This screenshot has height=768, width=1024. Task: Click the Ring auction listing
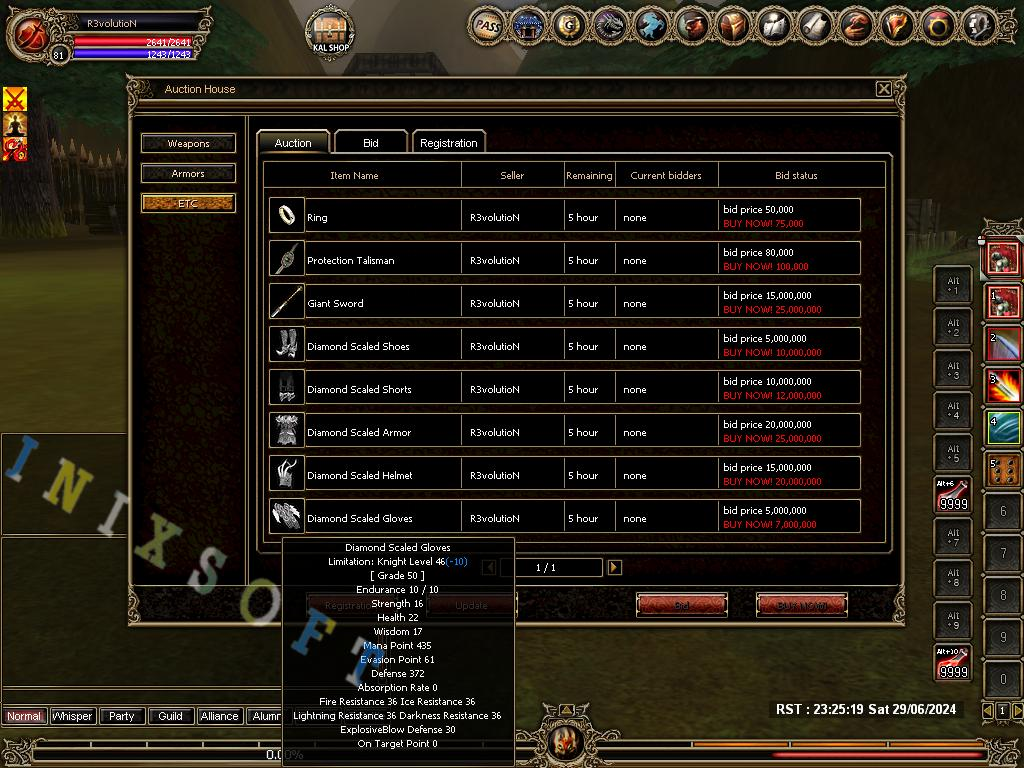tap(564, 217)
